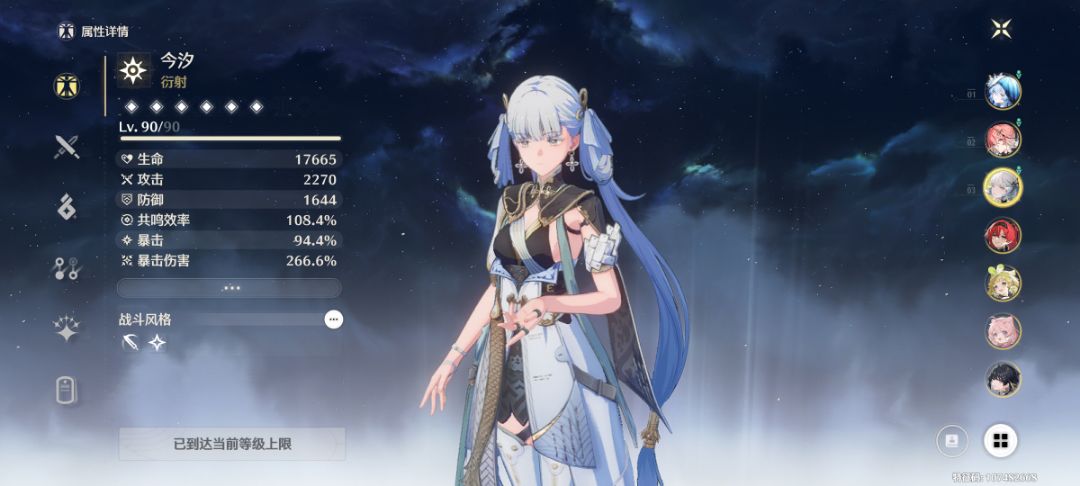Pick the black-haired character portrait
The height and width of the screenshot is (486, 1080).
[1003, 378]
